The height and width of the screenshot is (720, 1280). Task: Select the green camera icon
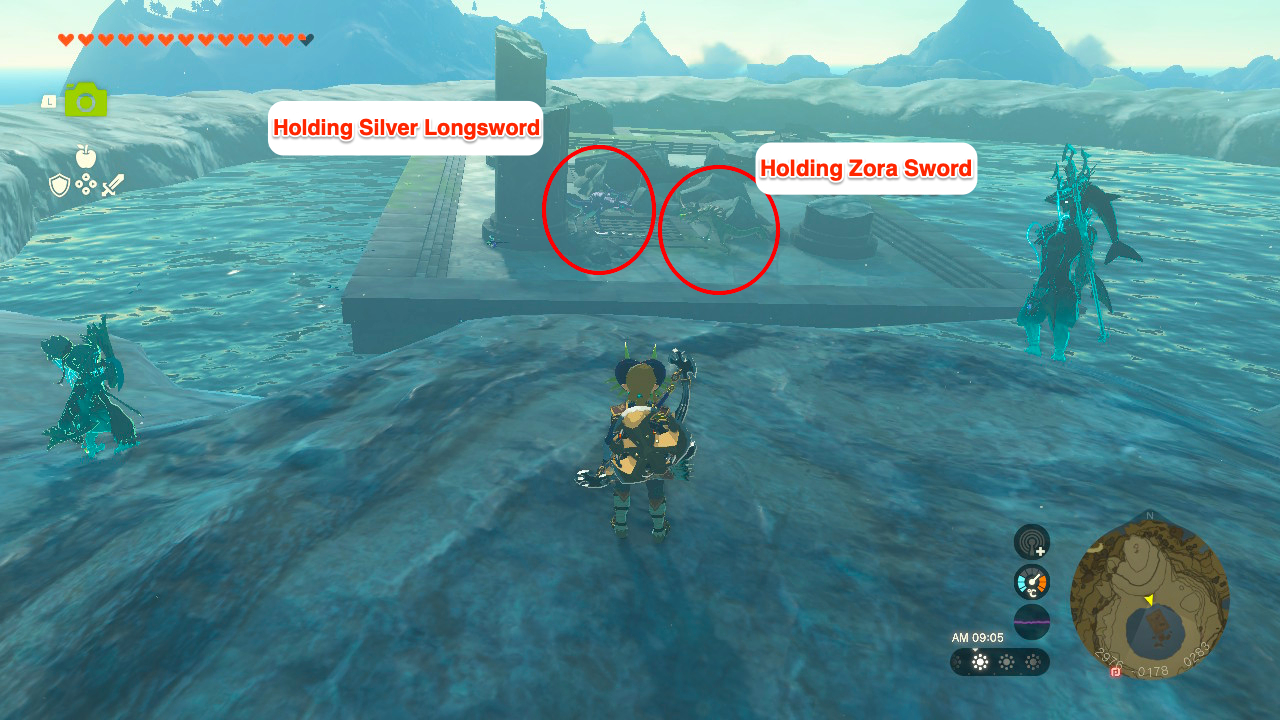point(84,100)
